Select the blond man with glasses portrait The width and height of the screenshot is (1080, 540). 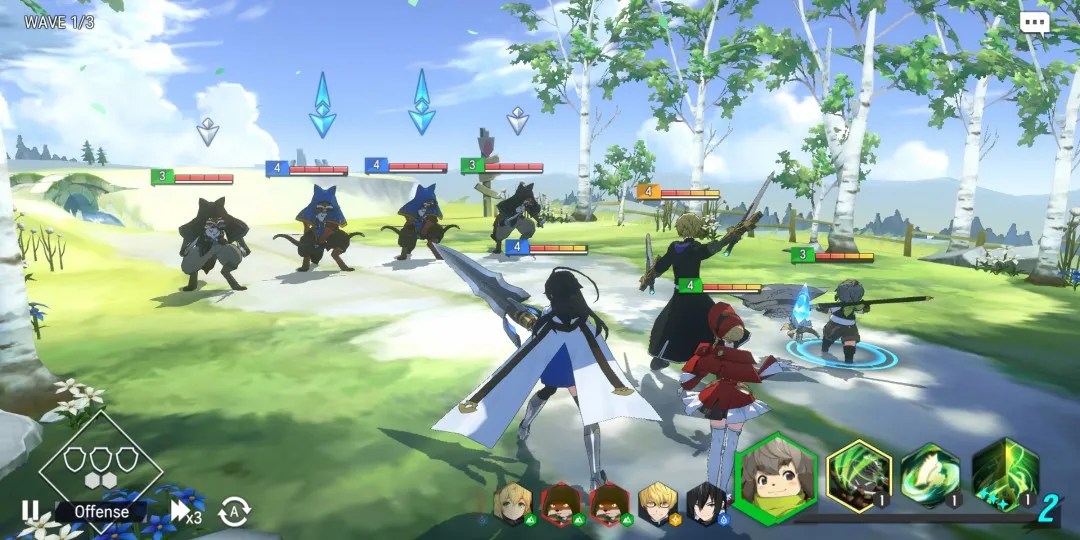[657, 503]
